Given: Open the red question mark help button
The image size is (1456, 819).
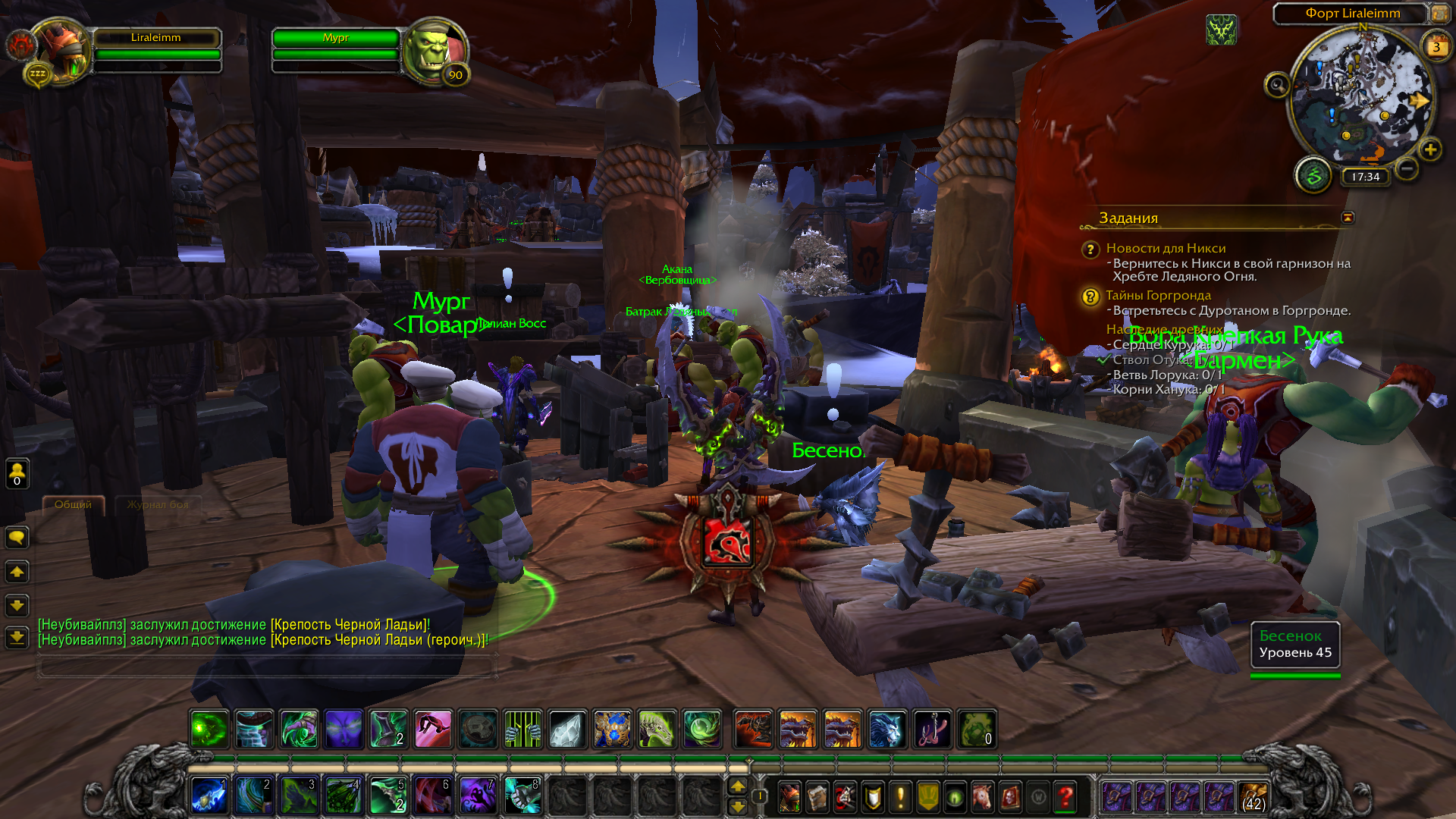Looking at the screenshot, I should point(1065,796).
